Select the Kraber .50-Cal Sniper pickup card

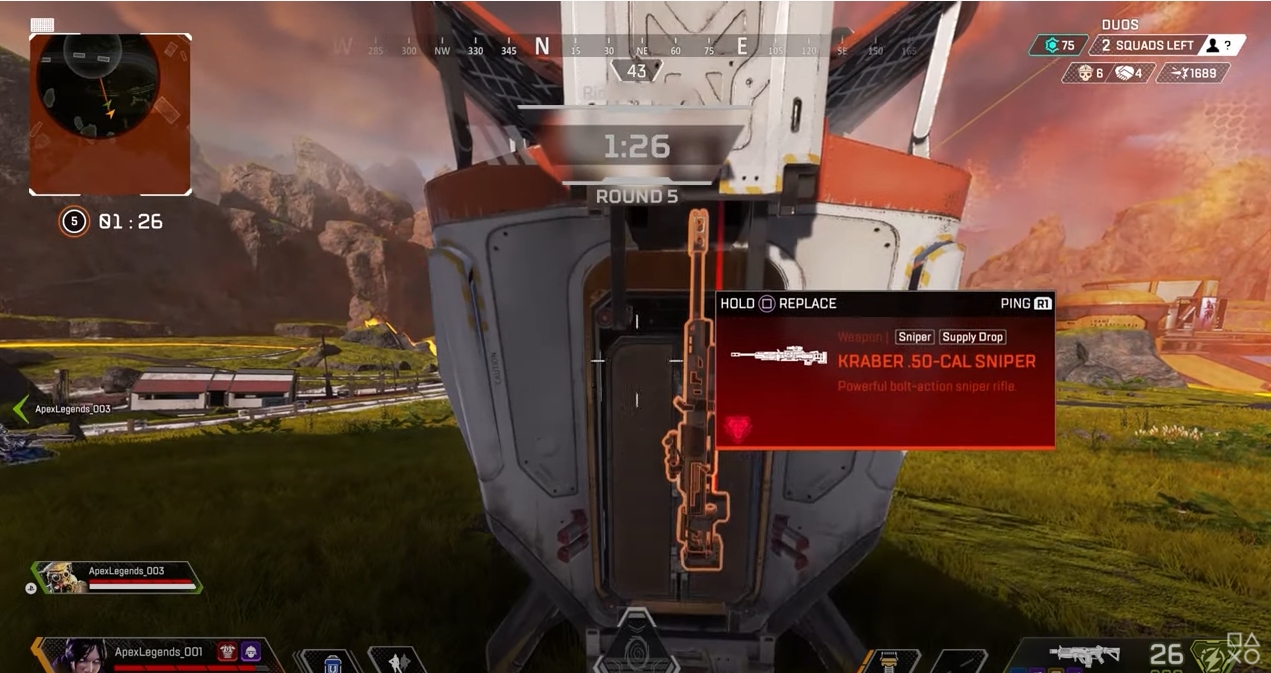pyautogui.click(x=885, y=370)
